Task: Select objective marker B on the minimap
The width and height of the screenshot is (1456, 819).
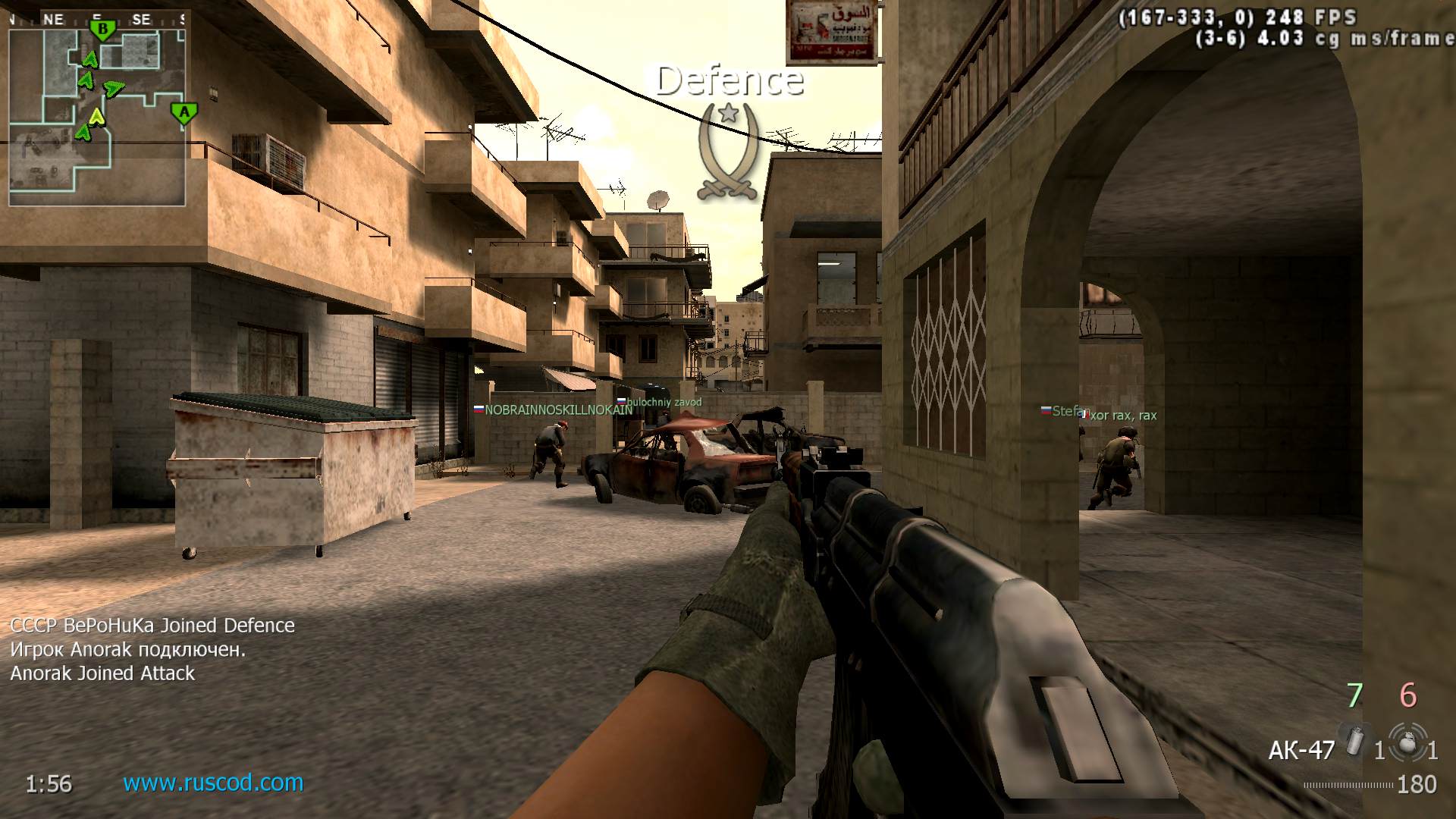Action: 102,31
